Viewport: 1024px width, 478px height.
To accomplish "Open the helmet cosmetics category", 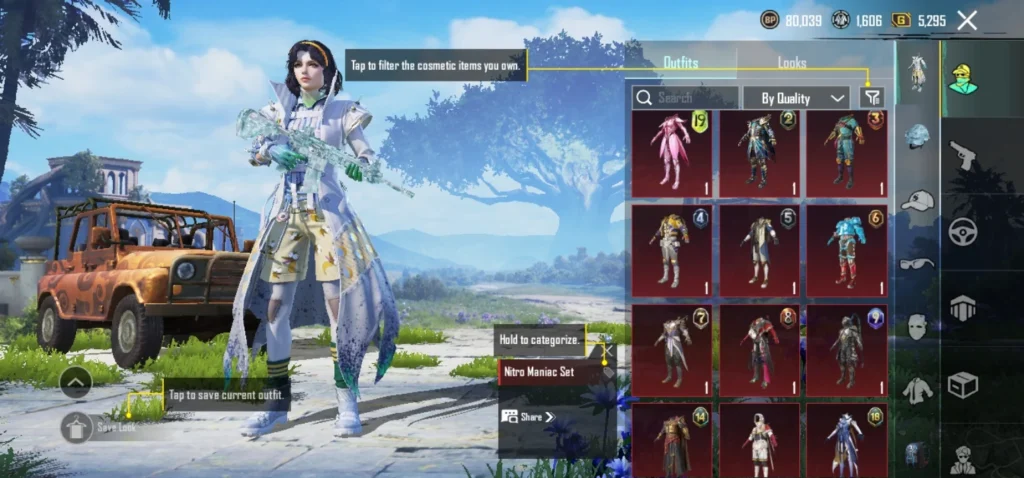I will 917,138.
